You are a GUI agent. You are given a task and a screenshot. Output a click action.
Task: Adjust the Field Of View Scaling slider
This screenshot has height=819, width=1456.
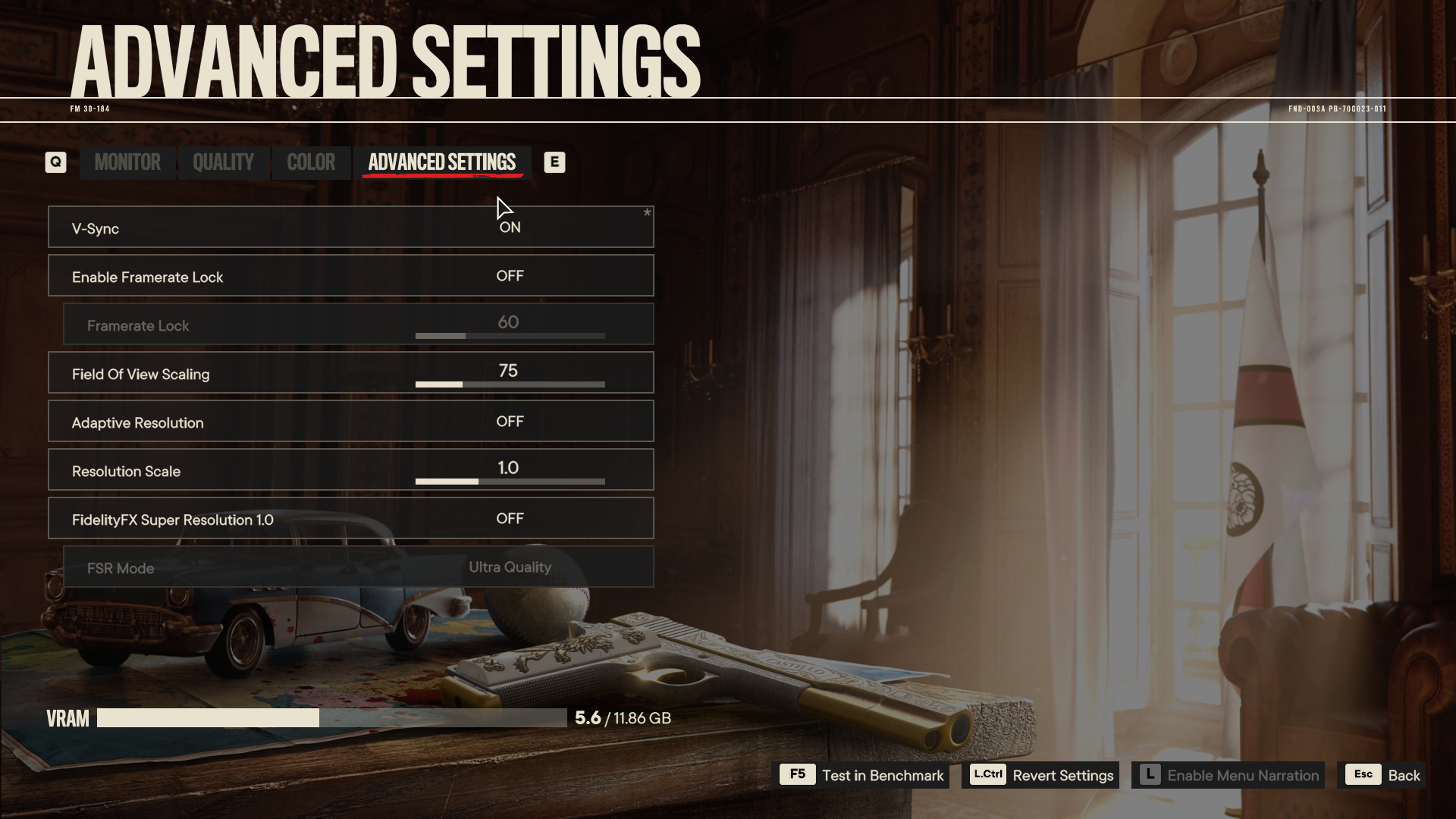click(510, 384)
